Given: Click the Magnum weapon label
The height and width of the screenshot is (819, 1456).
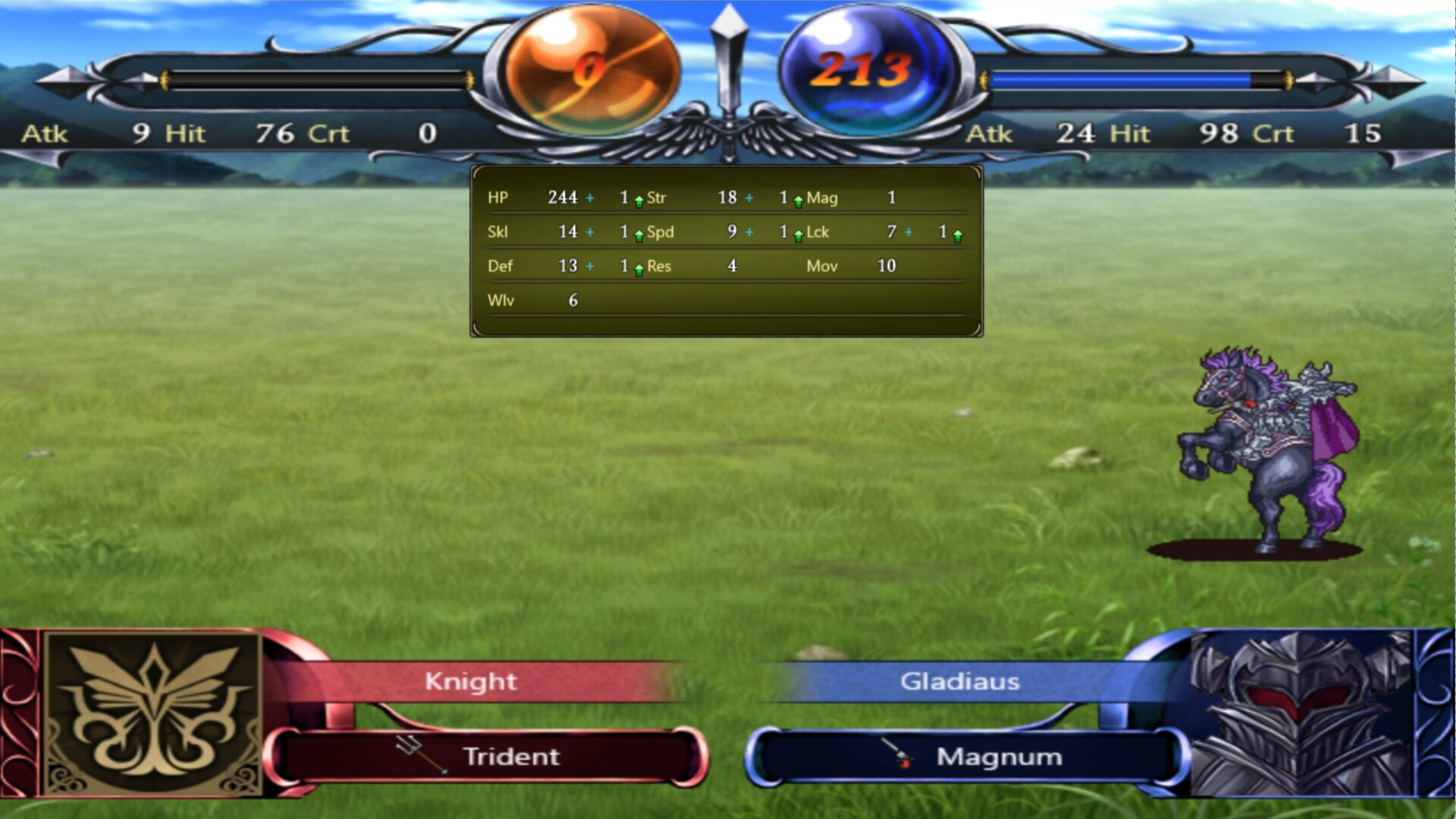Looking at the screenshot, I should point(997,756).
